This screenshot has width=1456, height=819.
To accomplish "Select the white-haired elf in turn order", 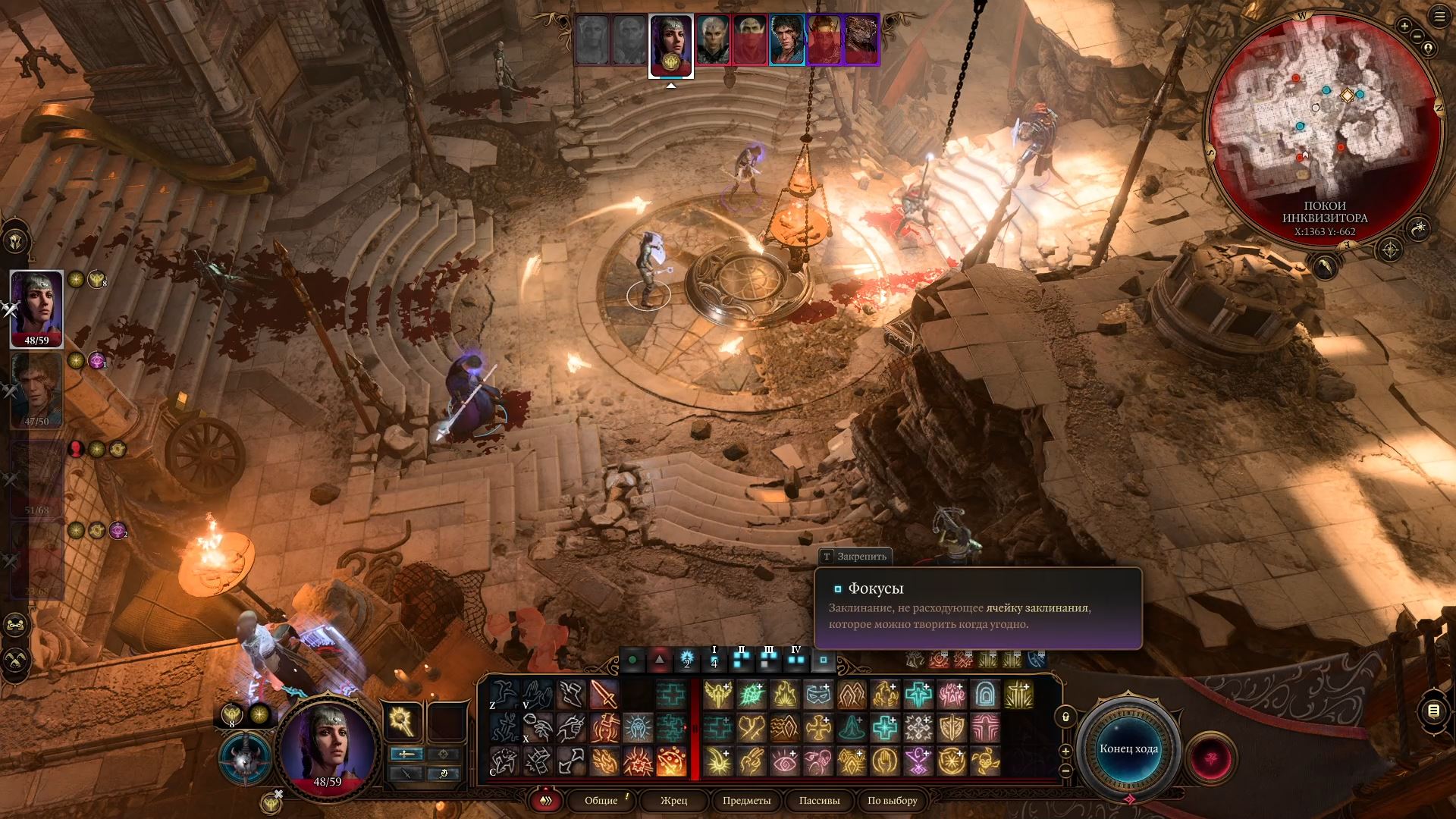I will 713,39.
